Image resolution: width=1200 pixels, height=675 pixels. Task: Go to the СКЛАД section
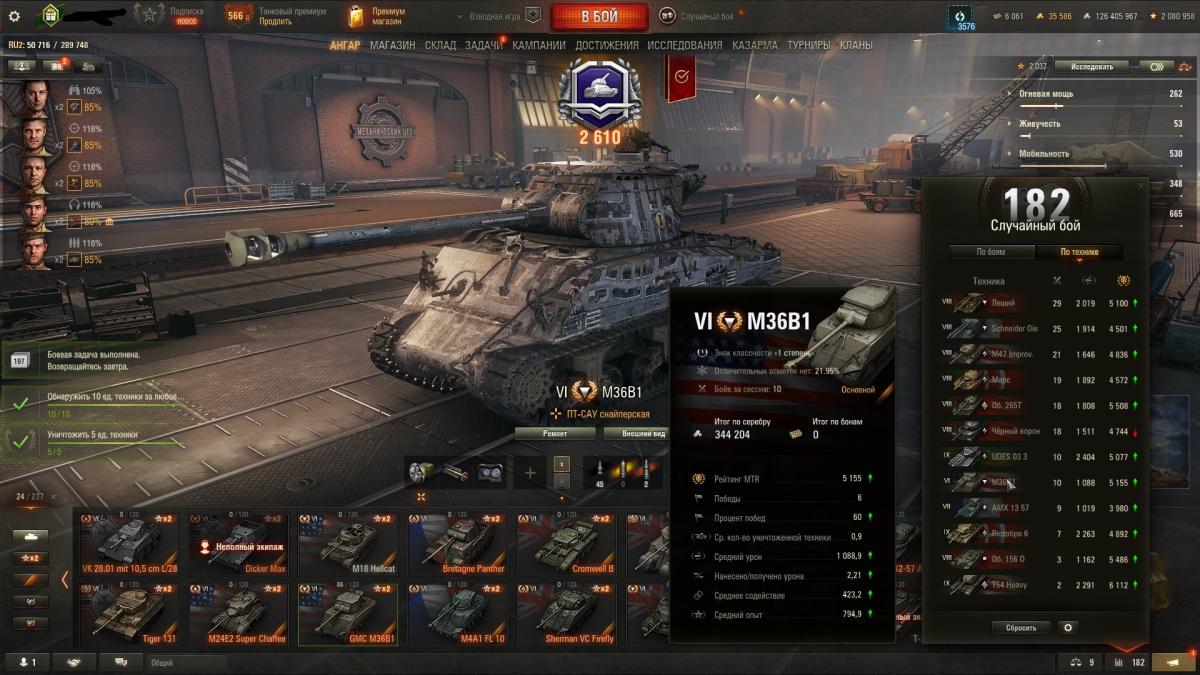tap(440, 45)
